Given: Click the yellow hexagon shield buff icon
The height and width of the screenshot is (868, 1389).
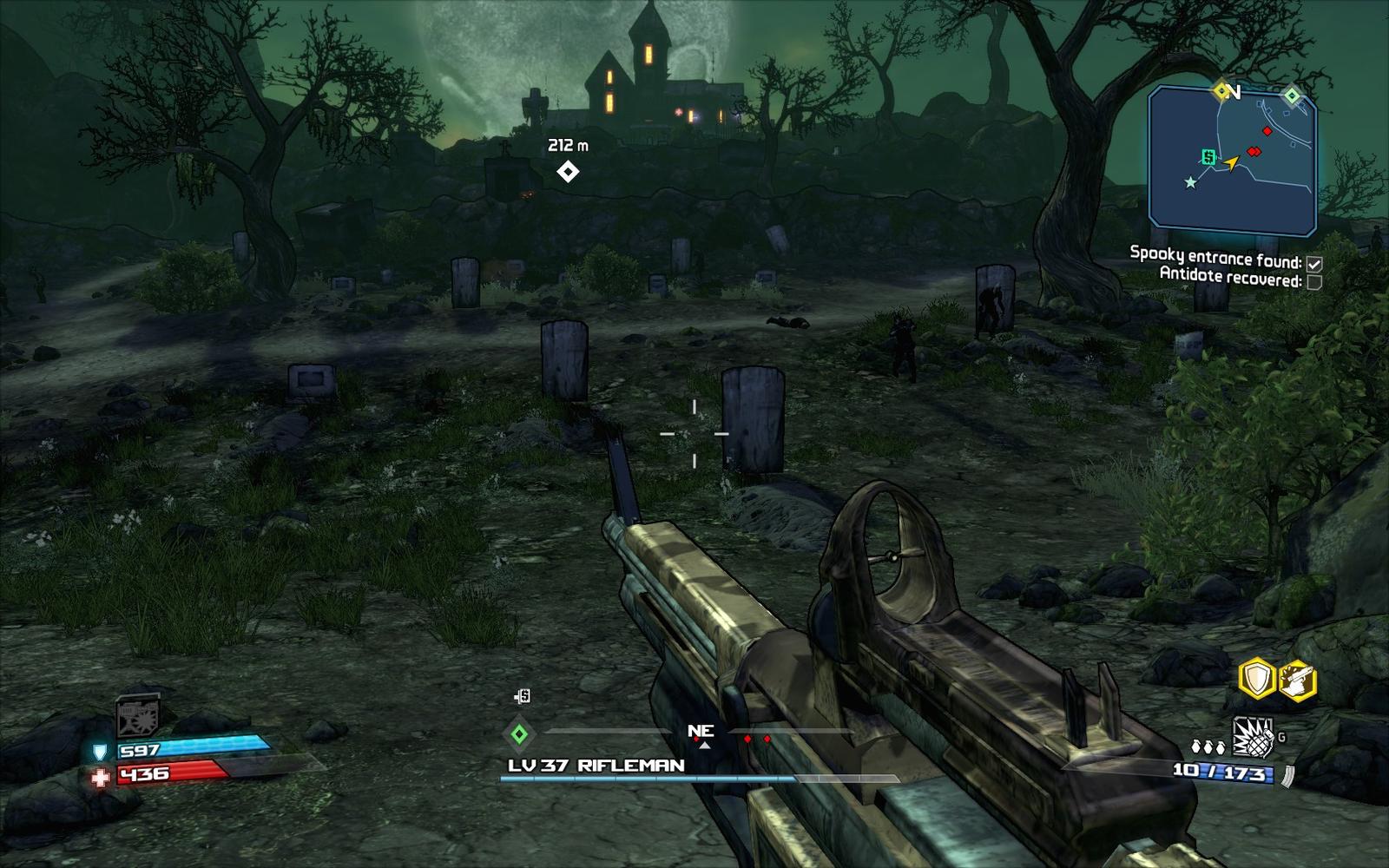Looking at the screenshot, I should [1256, 680].
